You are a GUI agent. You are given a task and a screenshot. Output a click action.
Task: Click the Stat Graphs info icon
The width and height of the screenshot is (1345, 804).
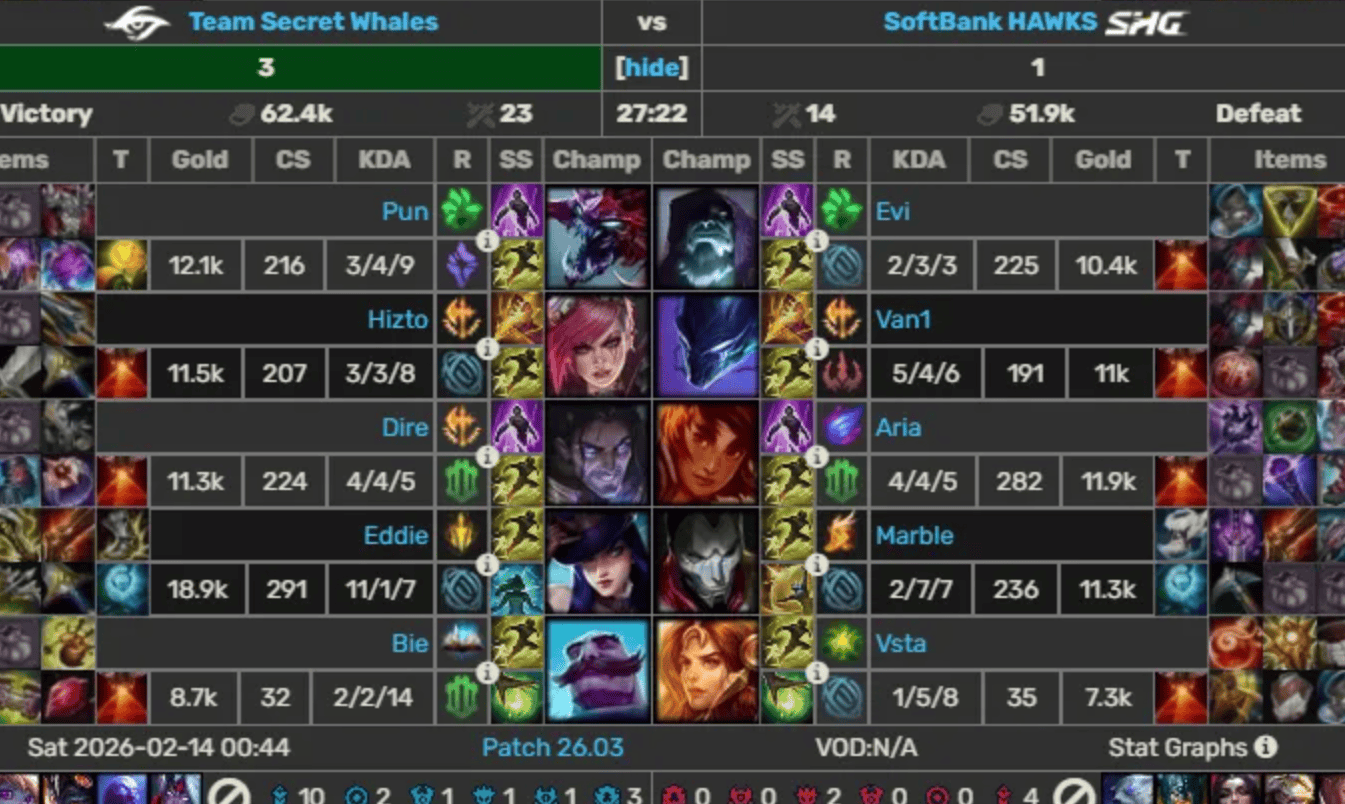pyautogui.click(x=1265, y=747)
